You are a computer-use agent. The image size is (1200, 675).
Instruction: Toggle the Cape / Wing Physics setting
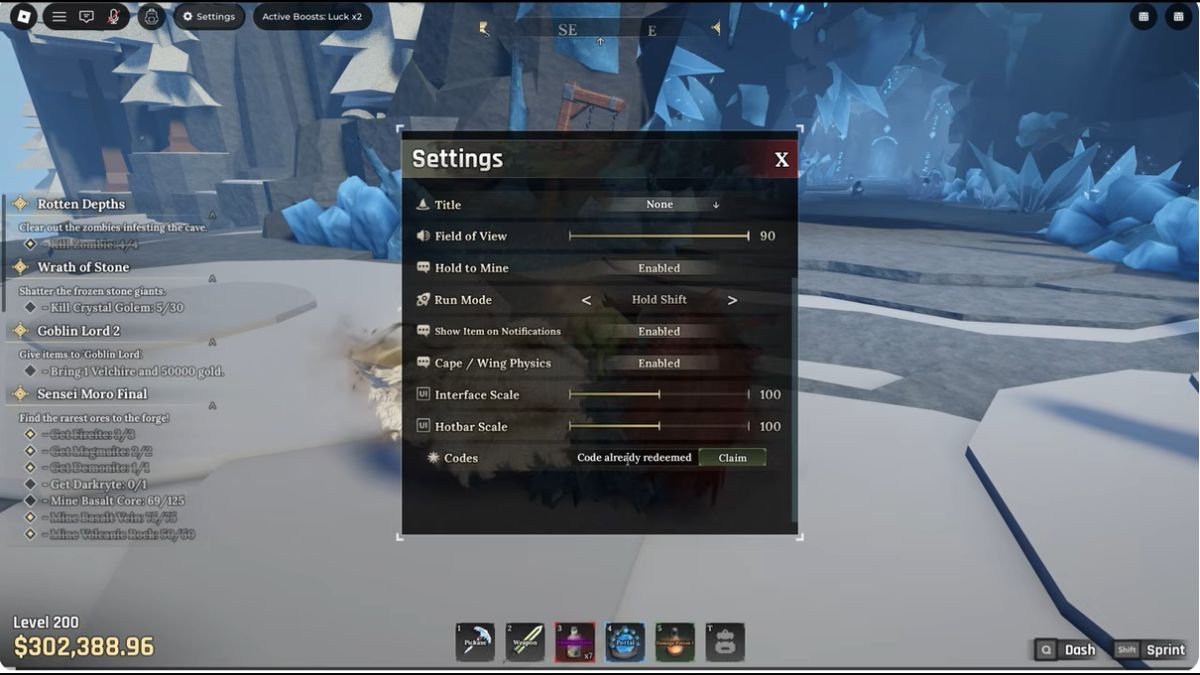(659, 363)
